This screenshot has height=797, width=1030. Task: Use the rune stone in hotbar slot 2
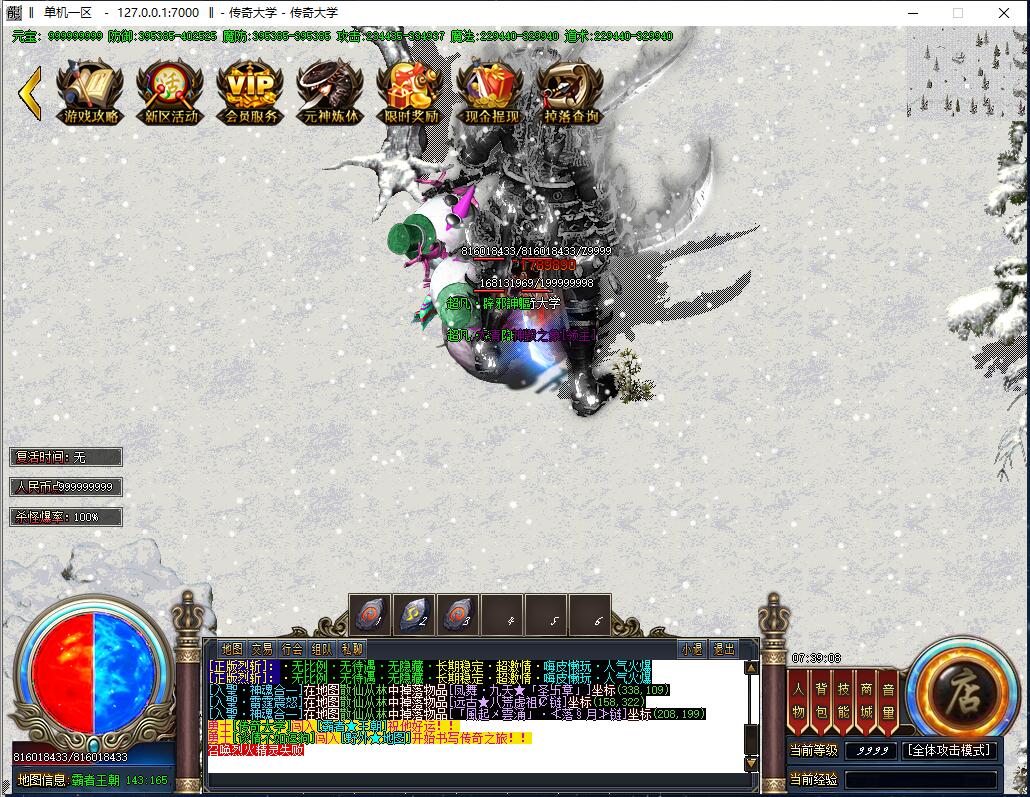(x=412, y=613)
